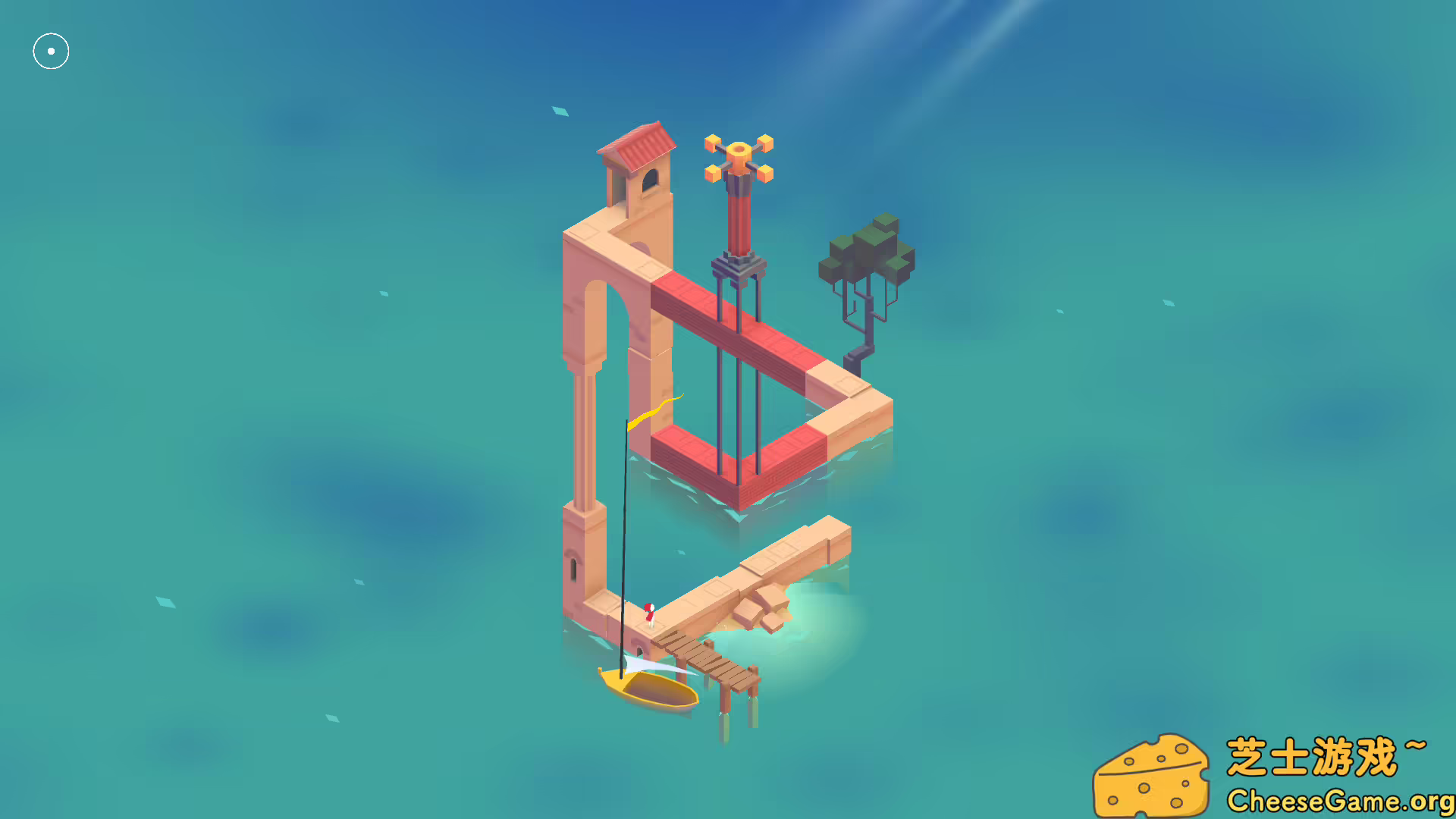This screenshot has height=819, width=1456.
Task: Click the broken stone rubble near the path
Action: 766,607
